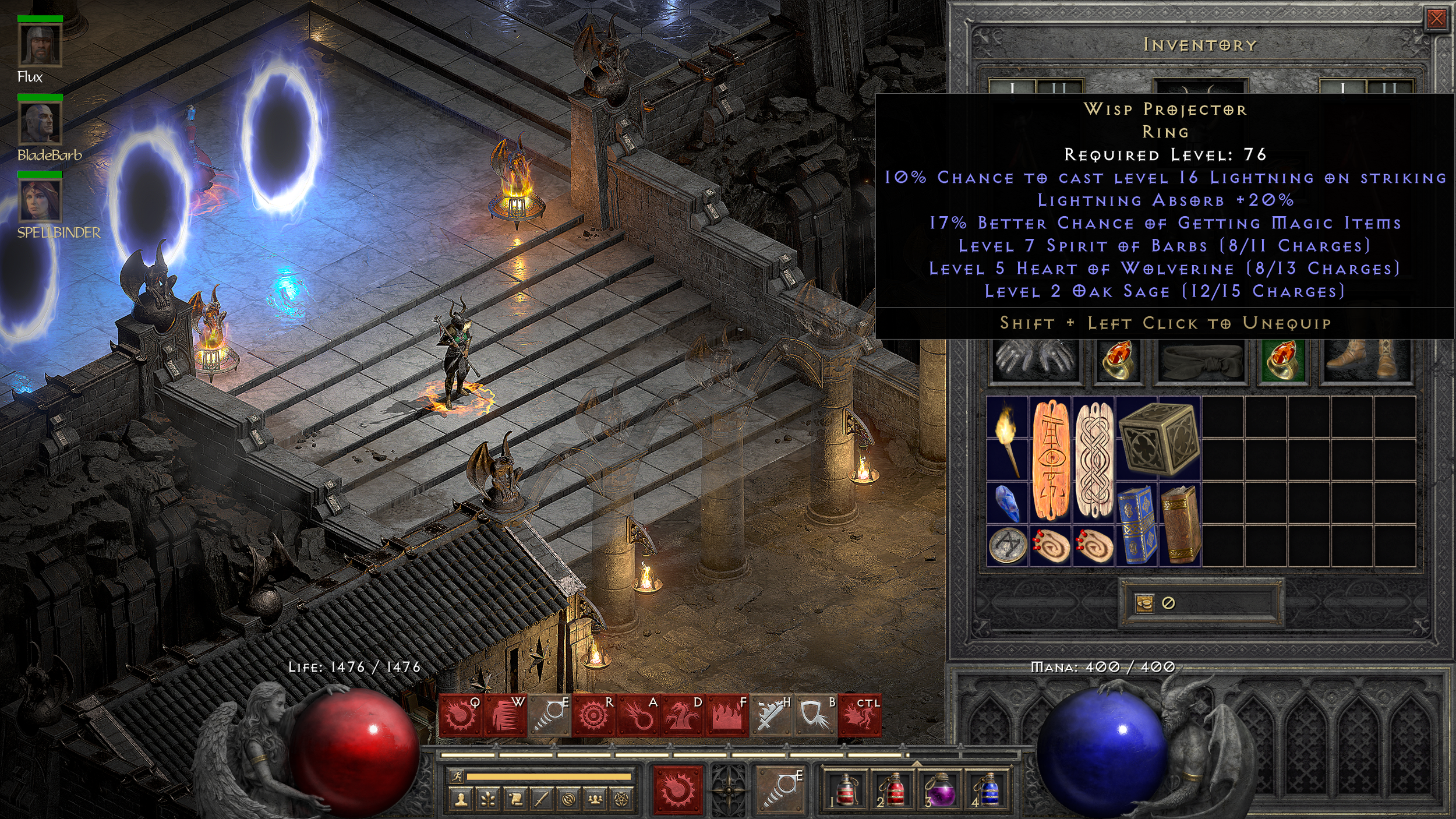Click the gold coins button

[x=1144, y=603]
